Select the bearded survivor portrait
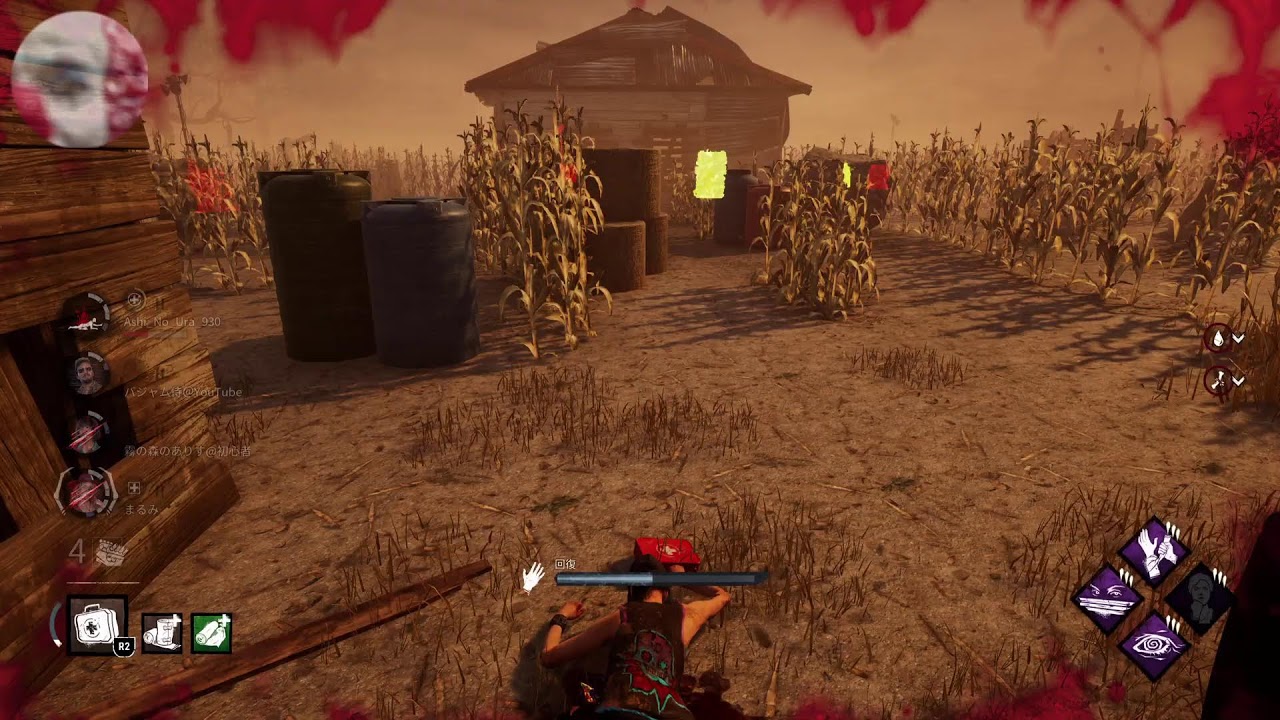Viewport: 1280px width, 720px height. 86,374
